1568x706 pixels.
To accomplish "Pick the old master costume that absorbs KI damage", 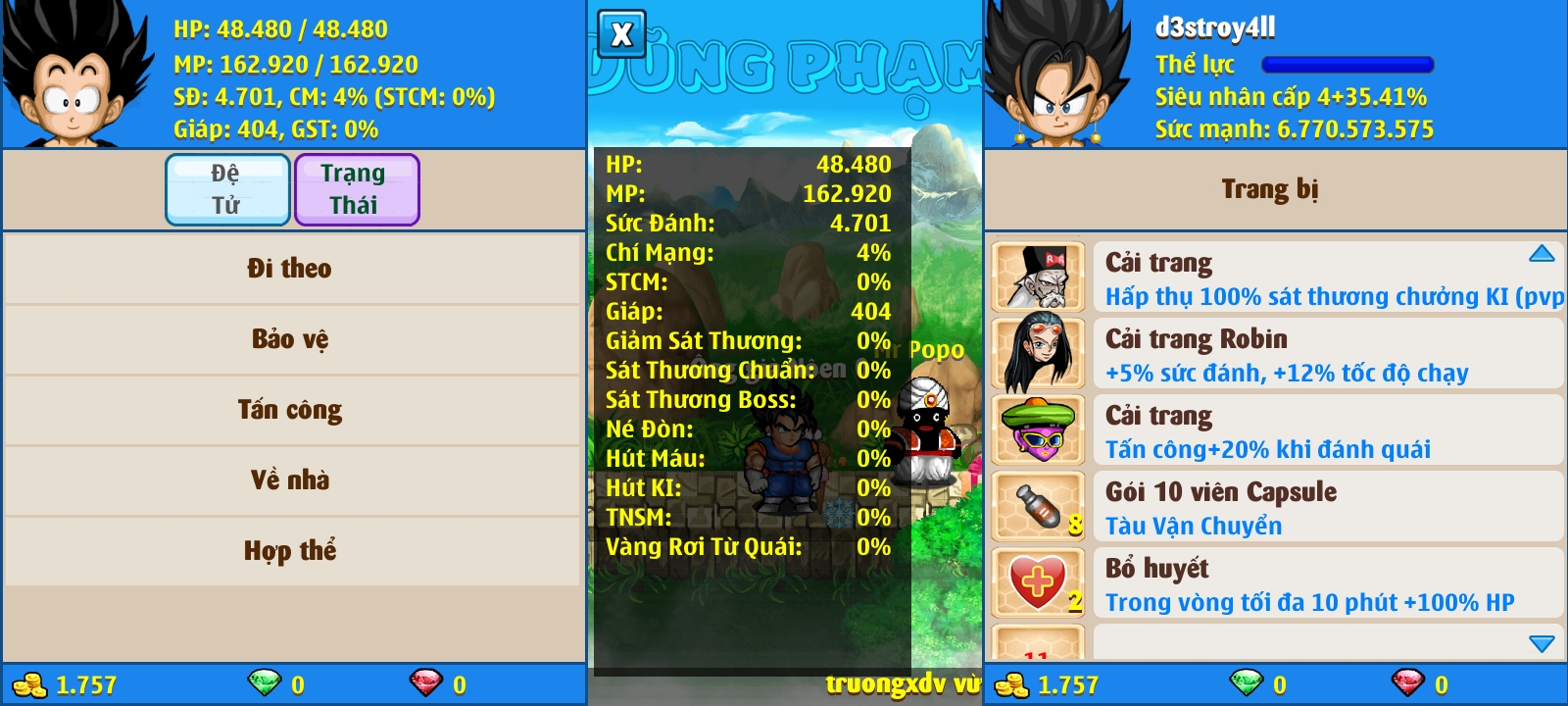I will [x=1328, y=277].
